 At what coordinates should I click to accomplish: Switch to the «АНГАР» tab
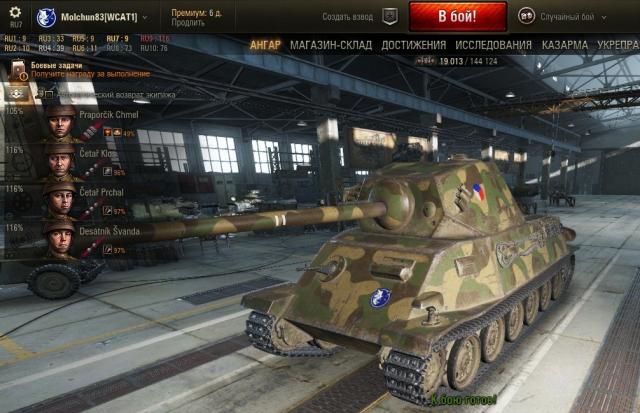tap(265, 45)
